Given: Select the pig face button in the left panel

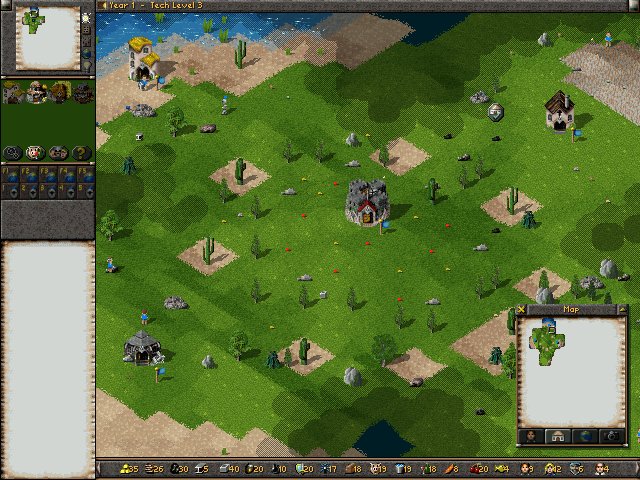Looking at the screenshot, I should point(36,152).
